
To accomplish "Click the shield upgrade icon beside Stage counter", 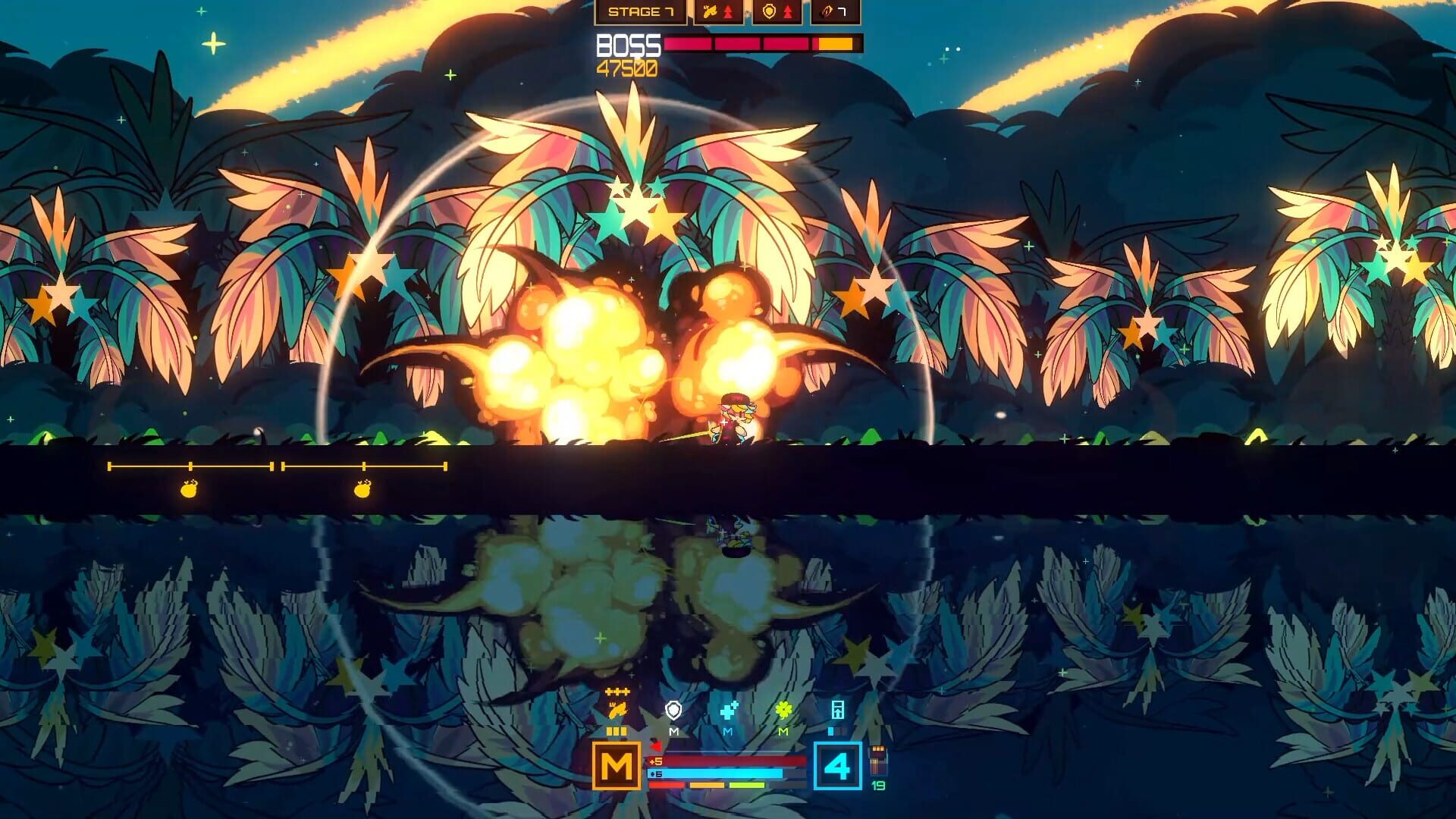I will click(770, 12).
